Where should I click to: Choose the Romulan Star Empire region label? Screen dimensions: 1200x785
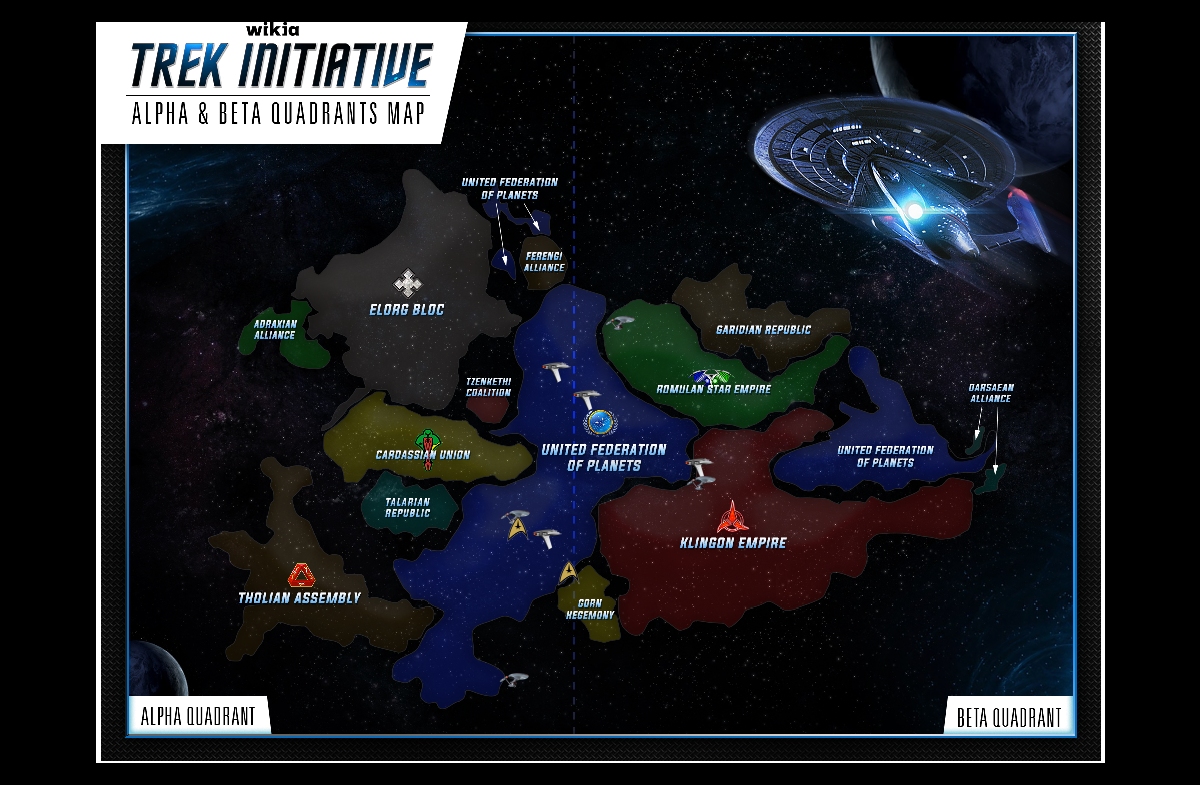pyautogui.click(x=713, y=389)
